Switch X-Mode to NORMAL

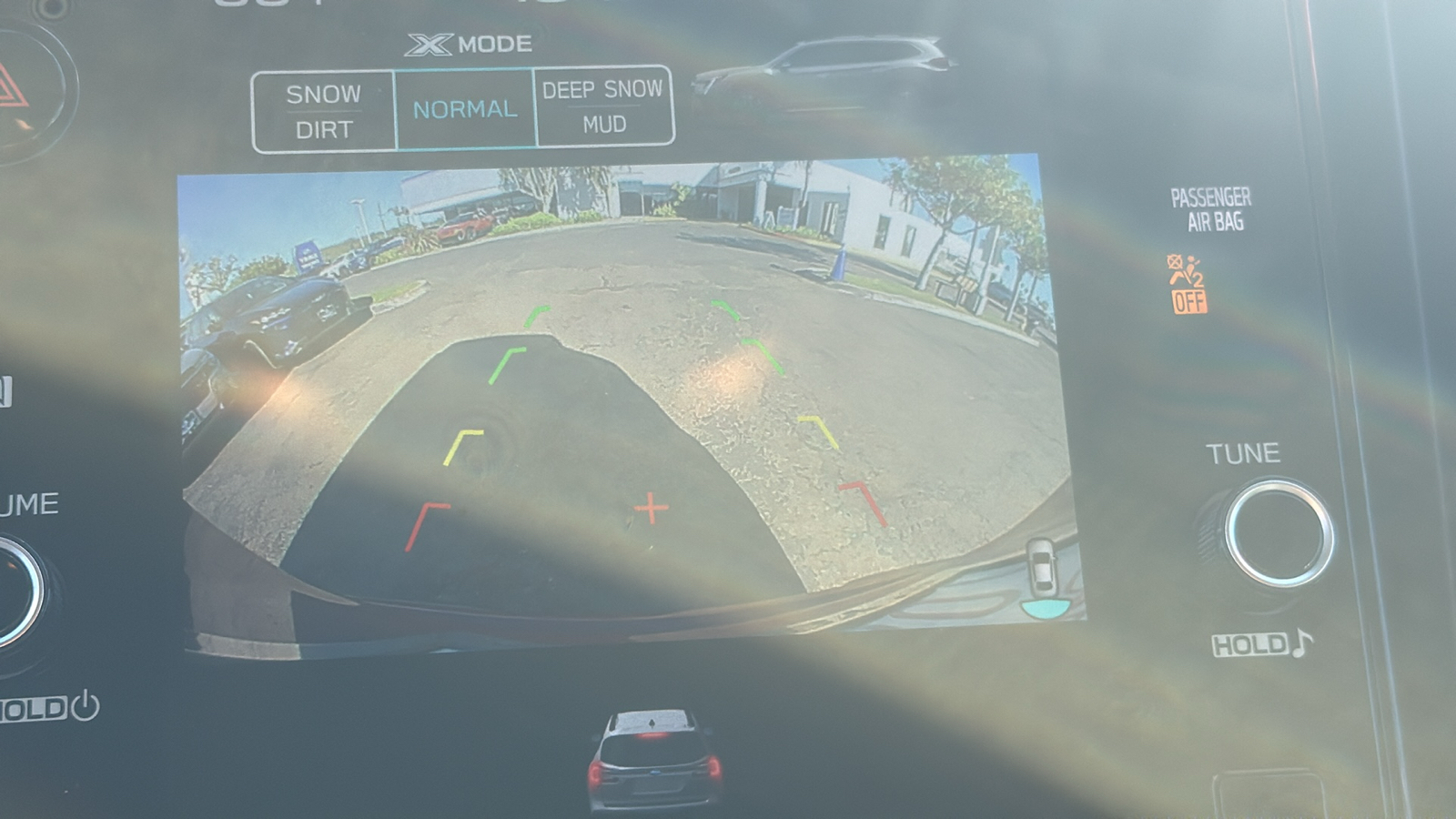pos(465,109)
